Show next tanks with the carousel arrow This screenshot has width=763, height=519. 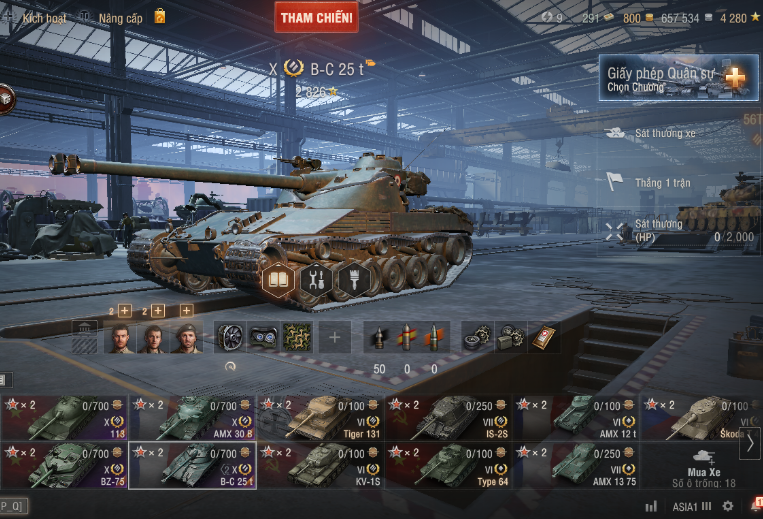pyautogui.click(x=751, y=441)
